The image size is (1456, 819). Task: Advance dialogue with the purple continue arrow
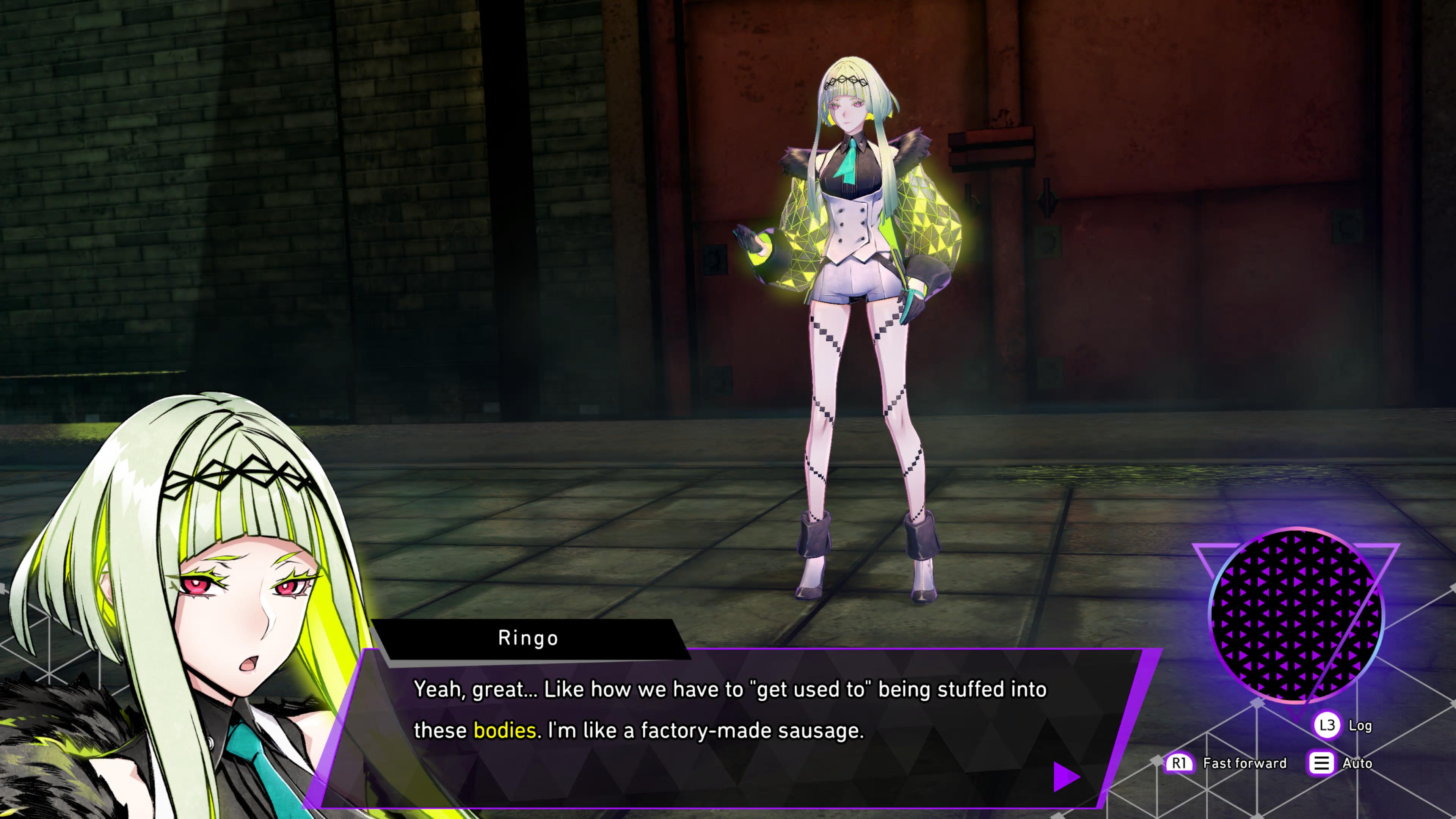click(1065, 777)
